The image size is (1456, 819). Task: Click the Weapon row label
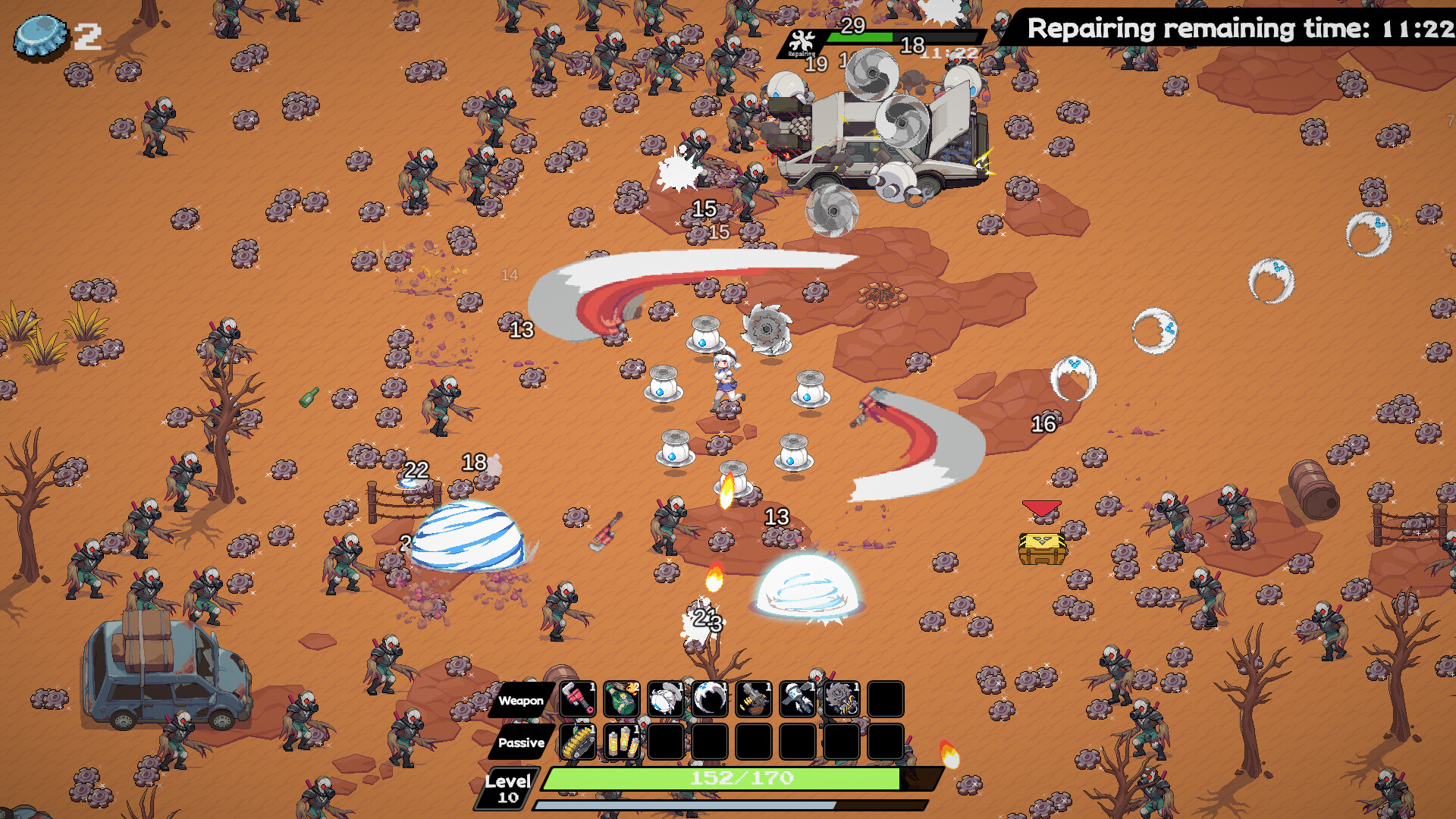coord(522,701)
